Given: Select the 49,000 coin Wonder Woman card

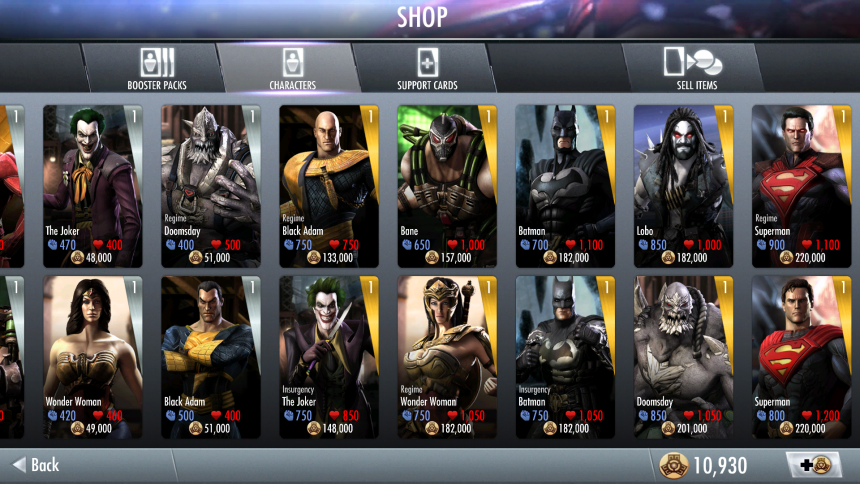Looking at the screenshot, I should (x=93, y=357).
